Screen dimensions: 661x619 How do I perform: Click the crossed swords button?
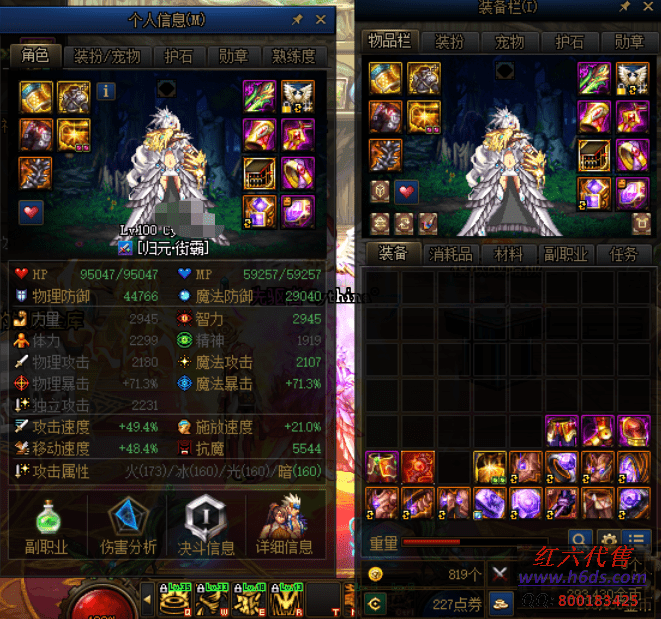[501, 574]
